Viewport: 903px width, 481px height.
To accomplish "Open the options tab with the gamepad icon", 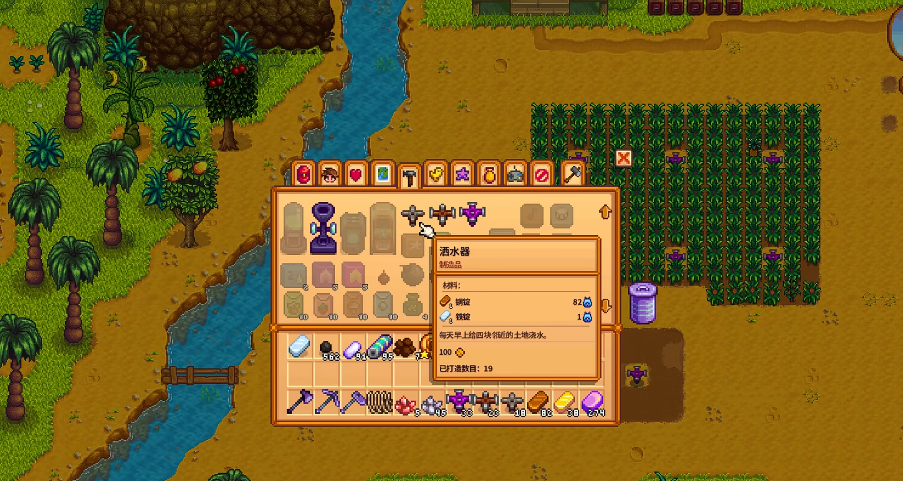I will click(515, 175).
